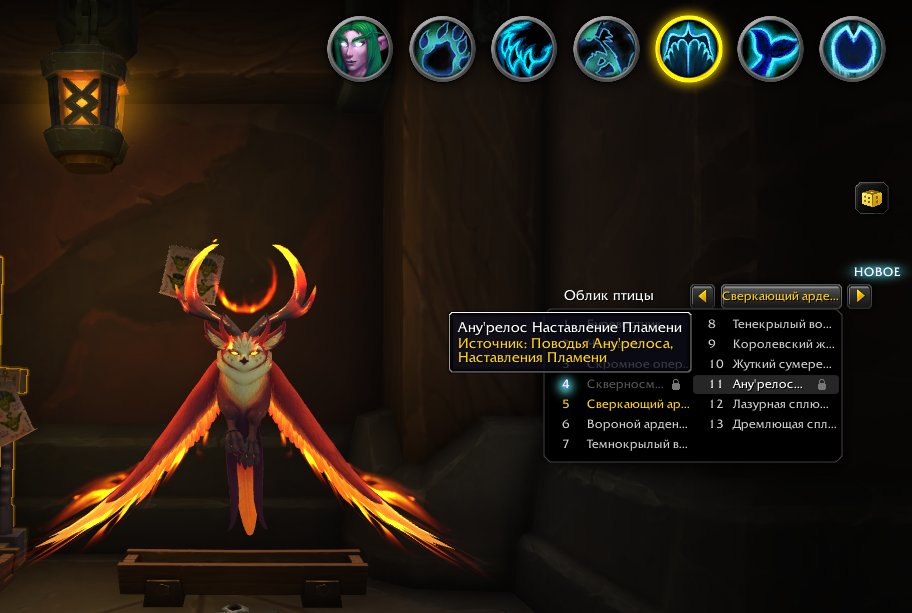Pick appearance 10 Жуткий сумере...
This screenshot has height=613, width=912.
point(768,364)
